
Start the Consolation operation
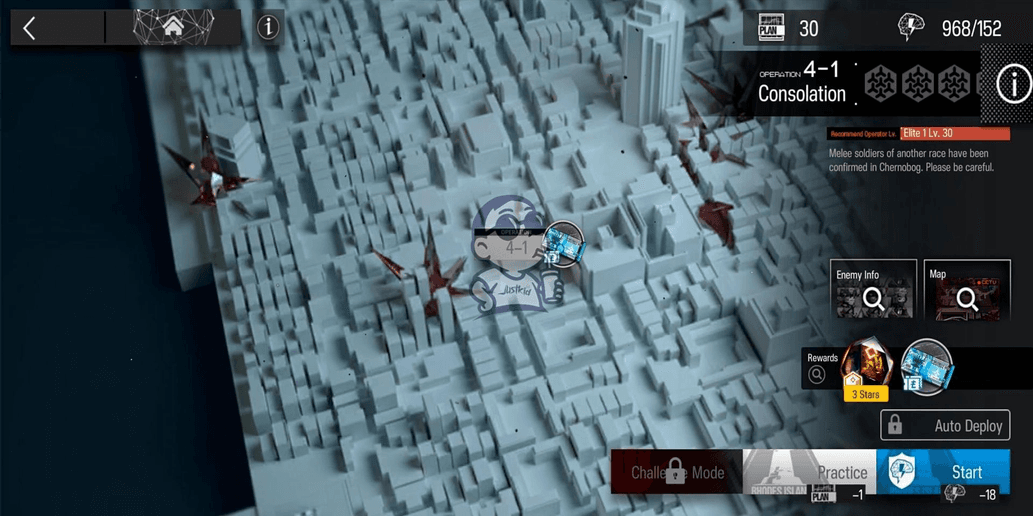943,472
